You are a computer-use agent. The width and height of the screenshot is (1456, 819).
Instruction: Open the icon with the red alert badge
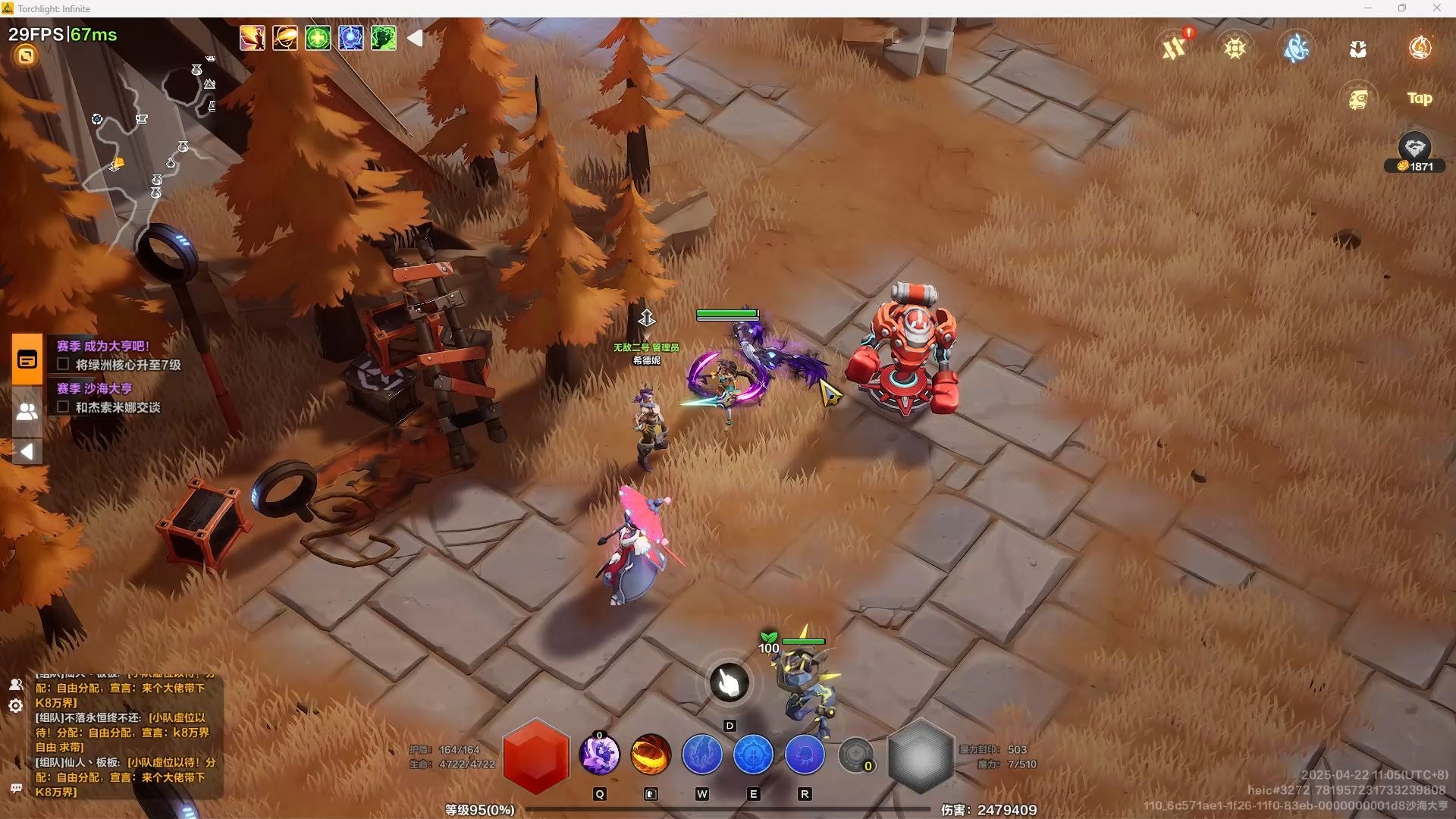pos(1175,48)
